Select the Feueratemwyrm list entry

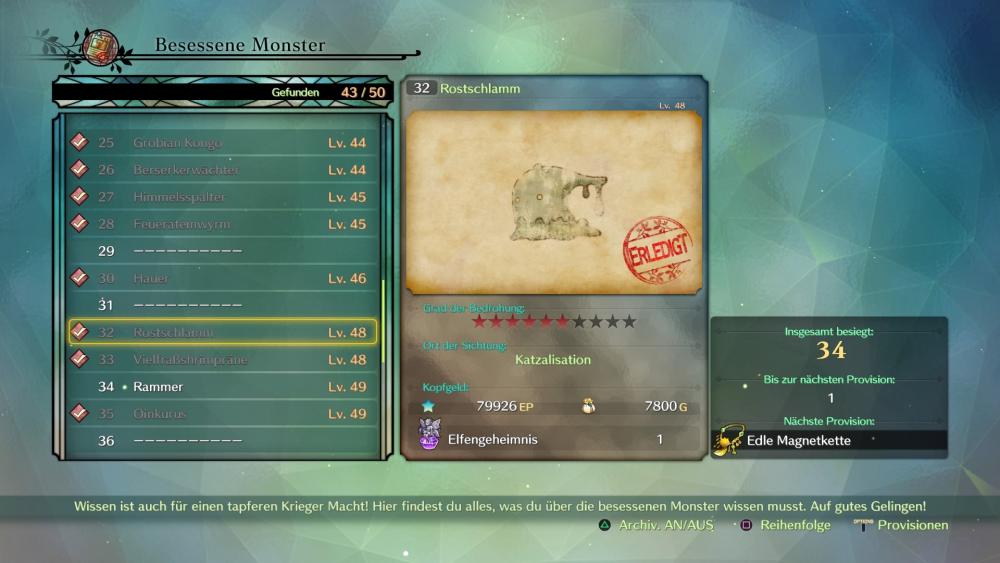(x=222, y=224)
